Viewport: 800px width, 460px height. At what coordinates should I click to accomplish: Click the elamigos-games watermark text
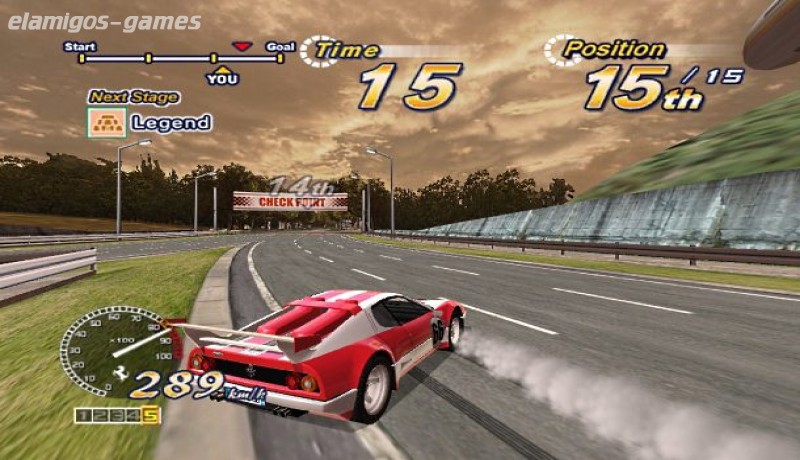click(104, 22)
